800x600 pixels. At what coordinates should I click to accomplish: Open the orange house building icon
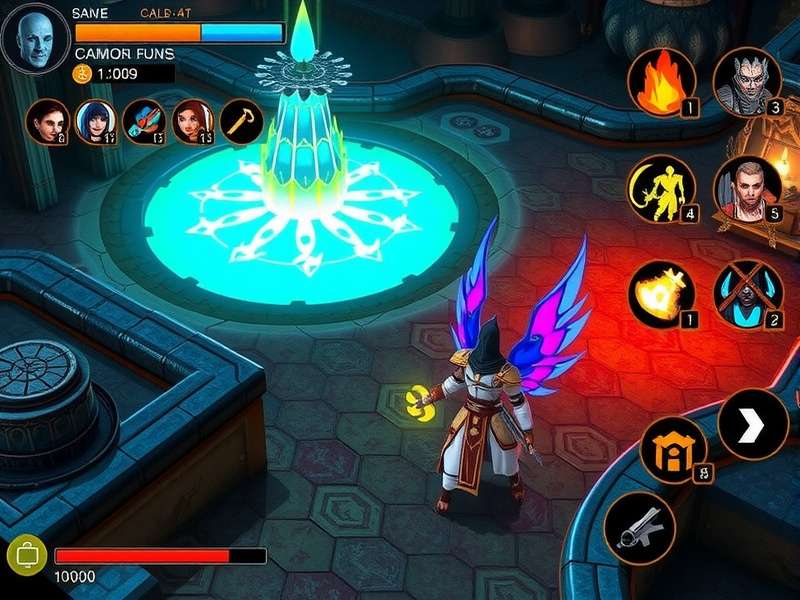673,450
